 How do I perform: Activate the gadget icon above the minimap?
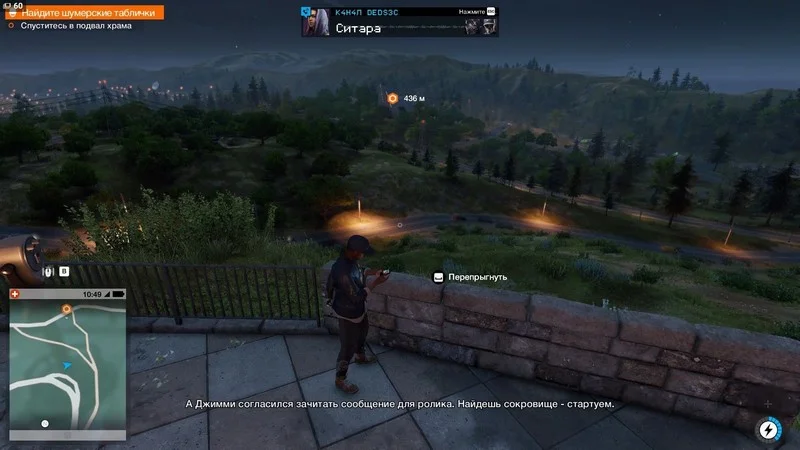(47, 271)
